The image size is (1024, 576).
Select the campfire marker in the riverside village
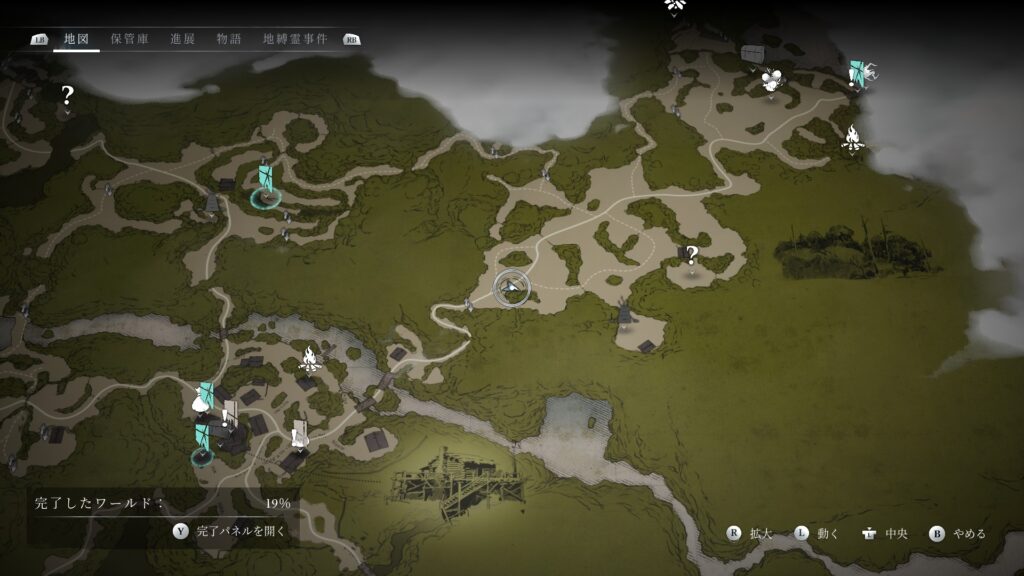point(310,357)
